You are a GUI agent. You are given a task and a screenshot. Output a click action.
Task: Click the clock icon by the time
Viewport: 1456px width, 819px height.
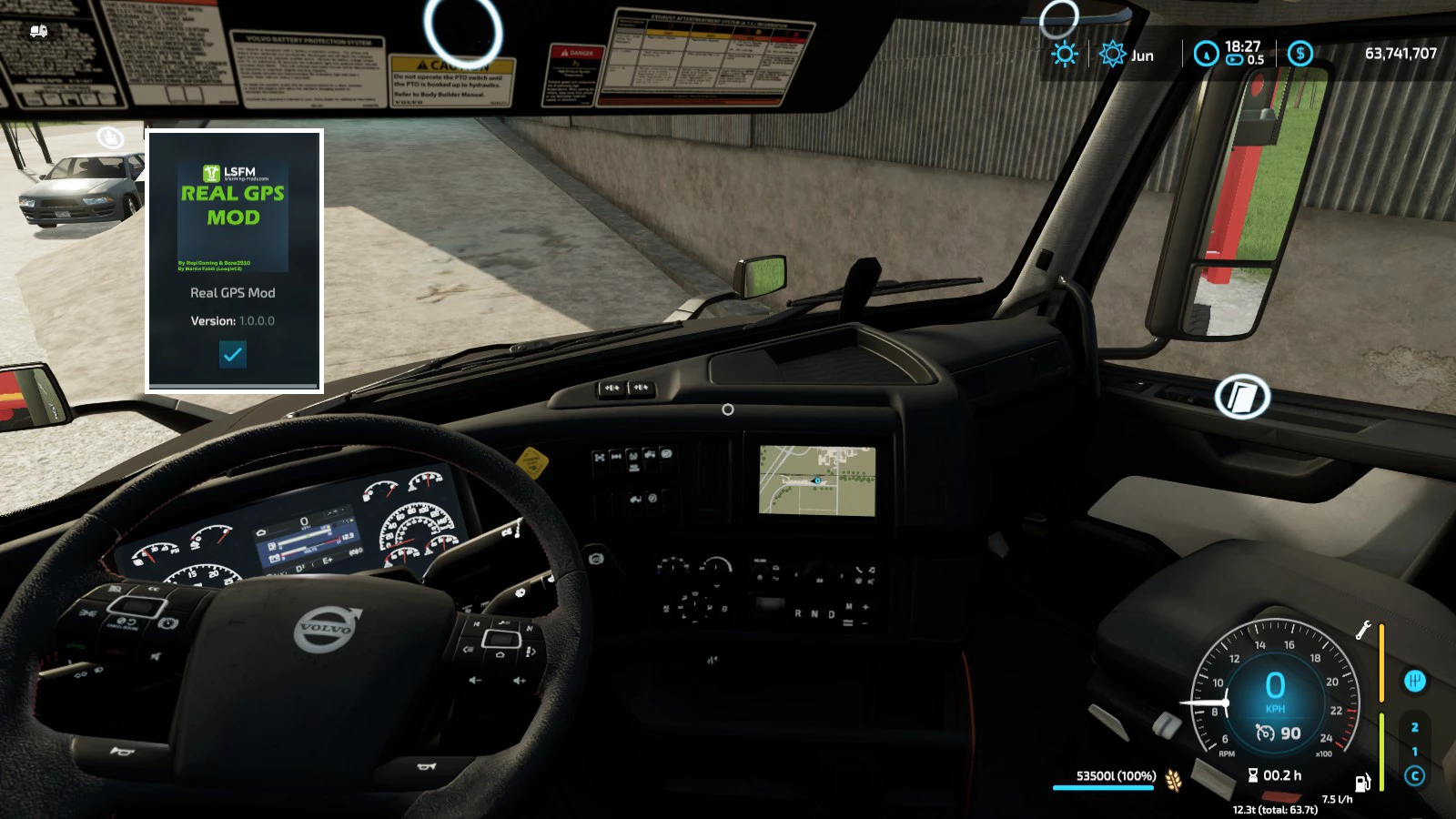(x=1206, y=55)
